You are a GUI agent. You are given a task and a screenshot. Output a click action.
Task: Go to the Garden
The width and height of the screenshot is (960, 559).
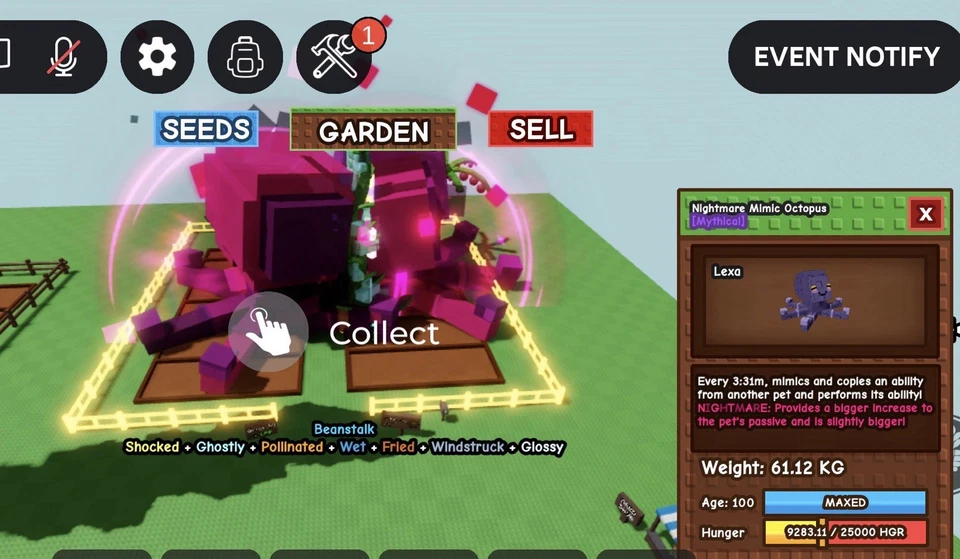click(373, 130)
